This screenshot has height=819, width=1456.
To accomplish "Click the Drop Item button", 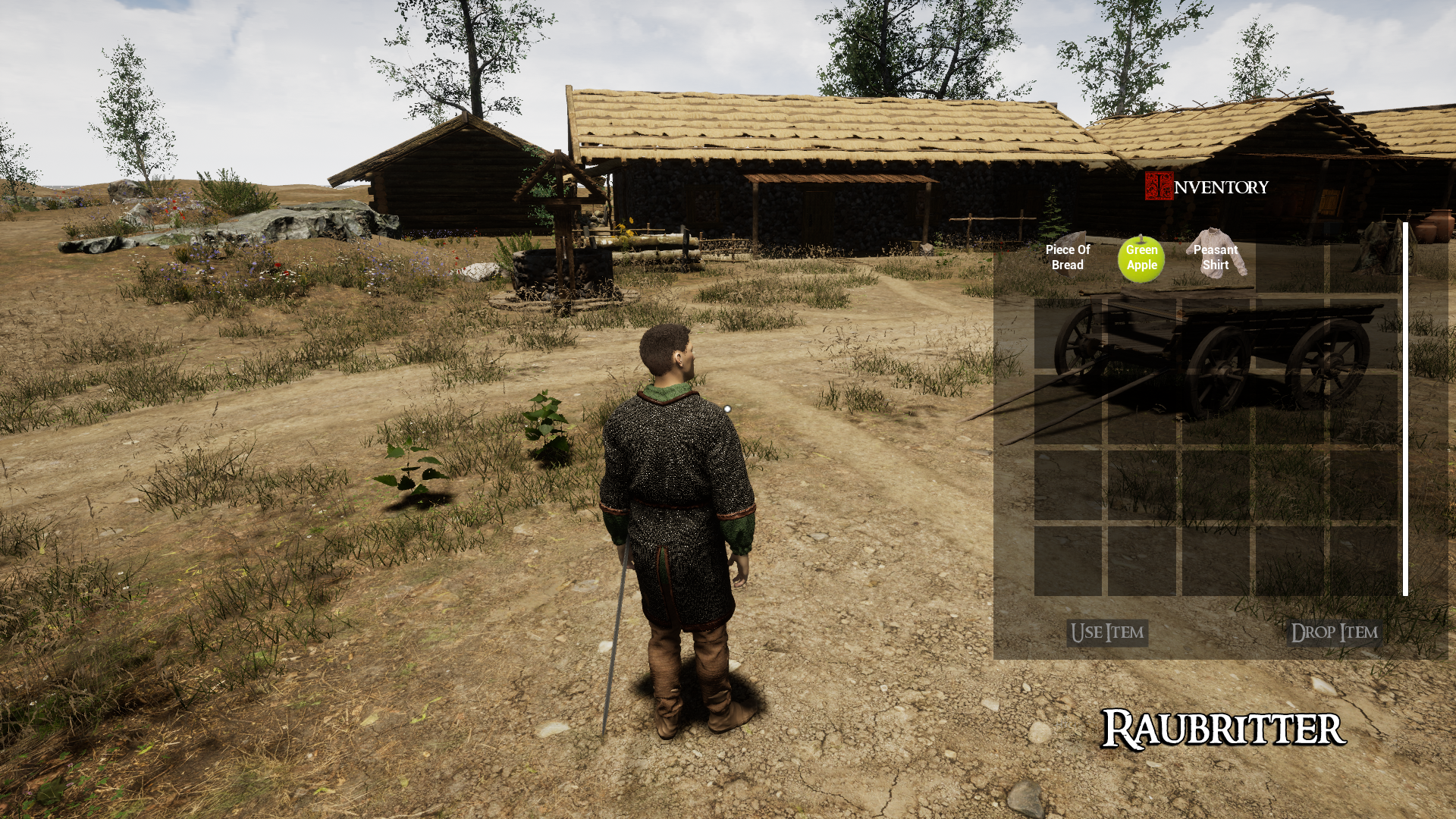I will [x=1334, y=632].
